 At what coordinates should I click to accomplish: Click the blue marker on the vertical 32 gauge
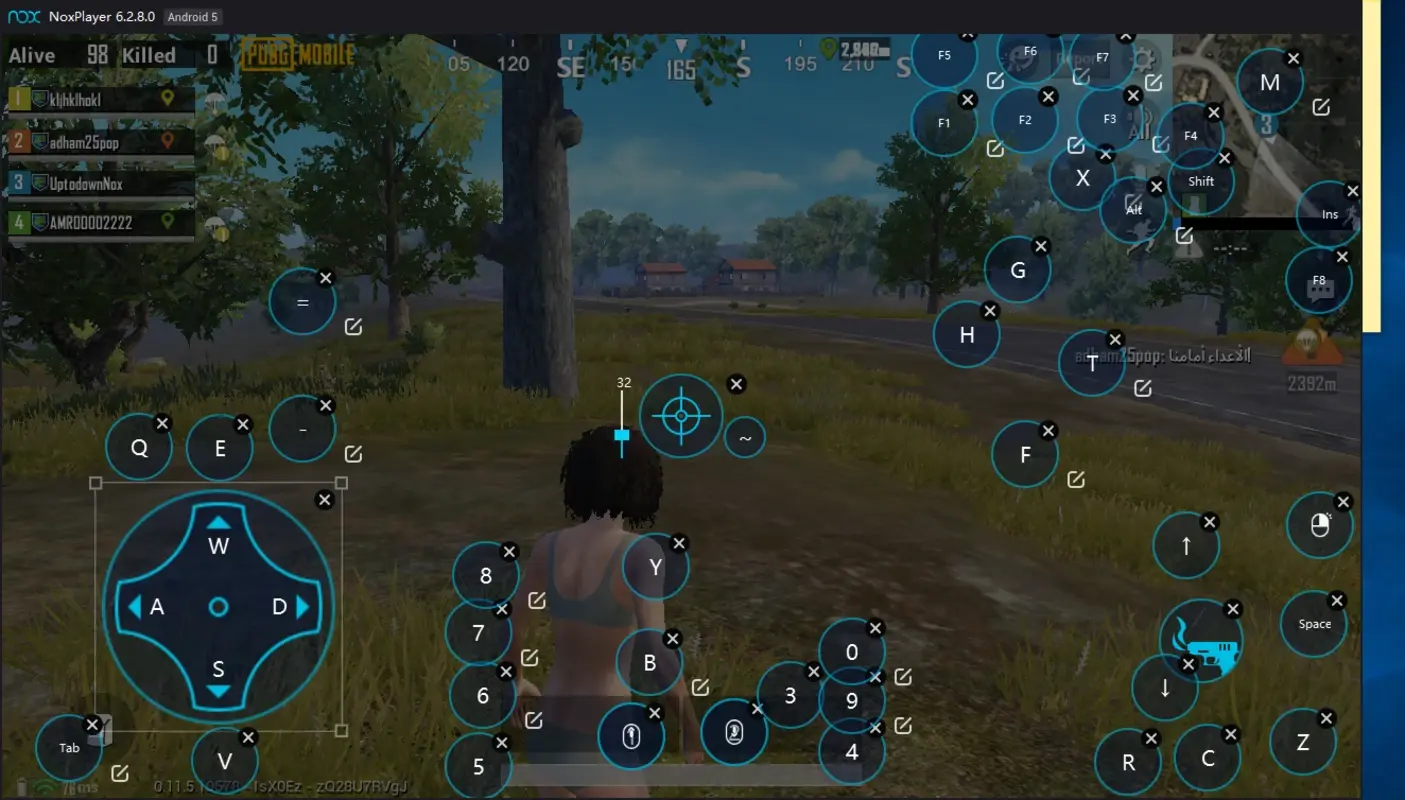pos(622,434)
